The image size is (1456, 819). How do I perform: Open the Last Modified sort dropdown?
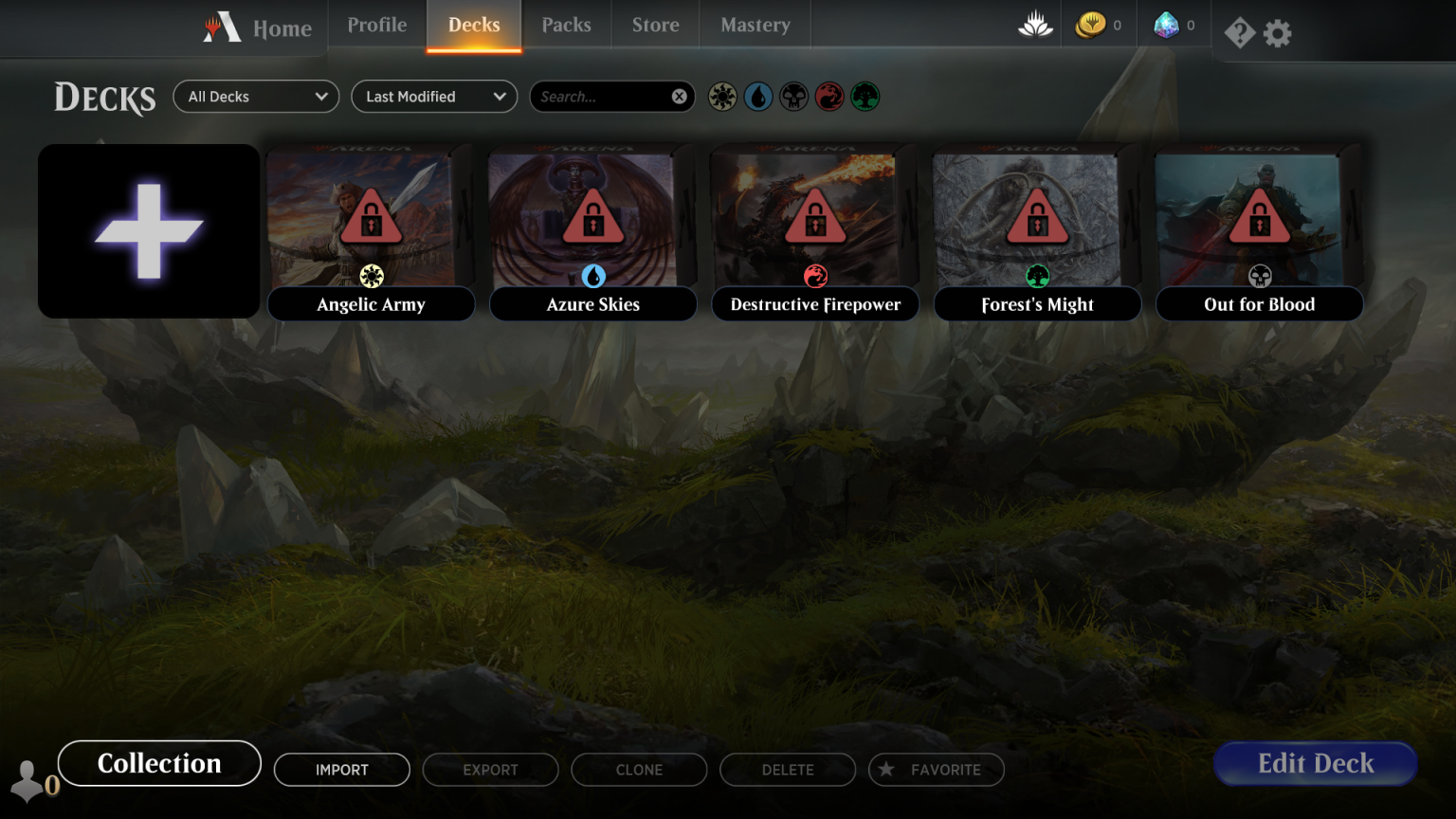[x=433, y=96]
